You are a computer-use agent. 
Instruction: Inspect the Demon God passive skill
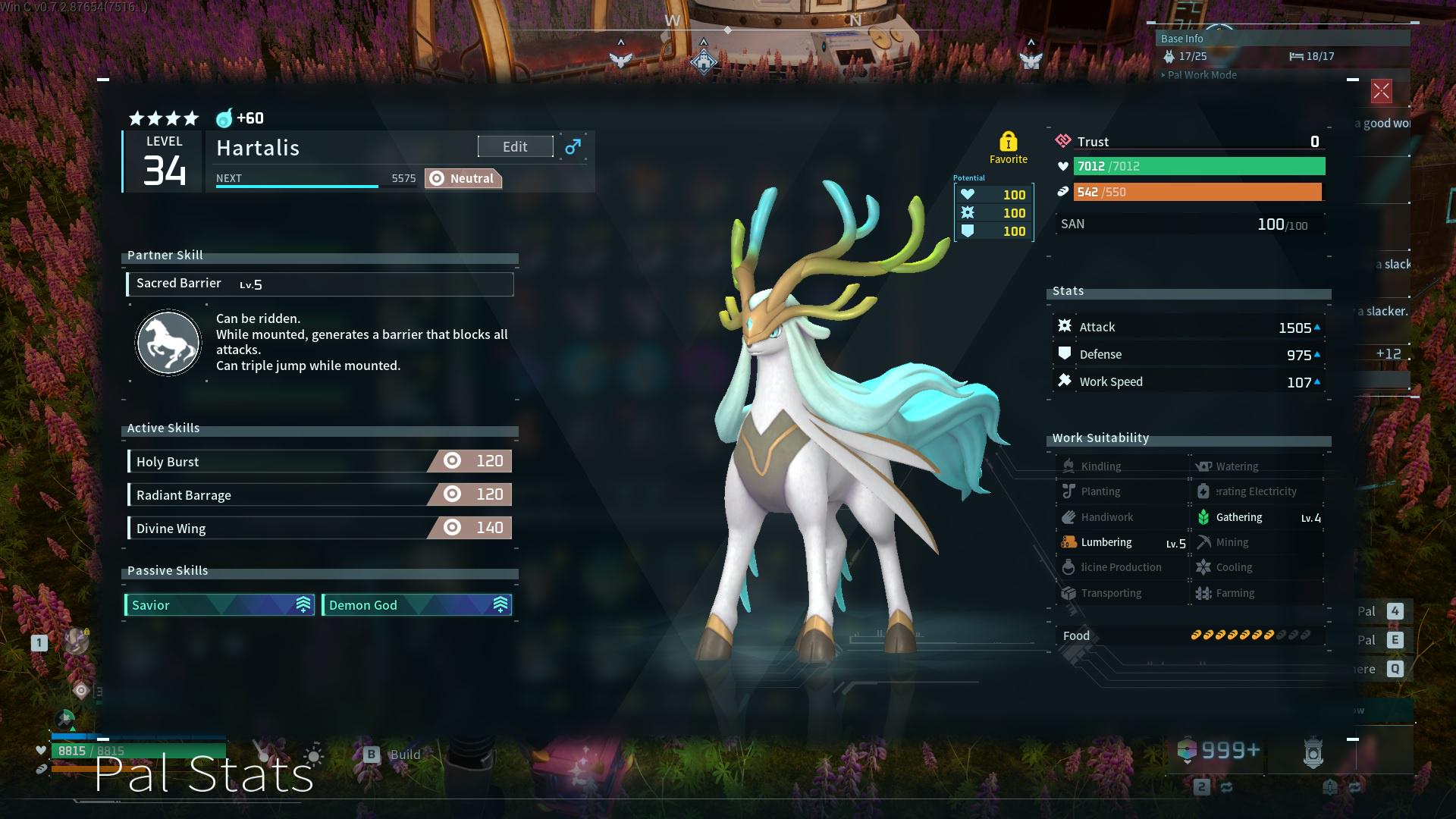click(416, 605)
